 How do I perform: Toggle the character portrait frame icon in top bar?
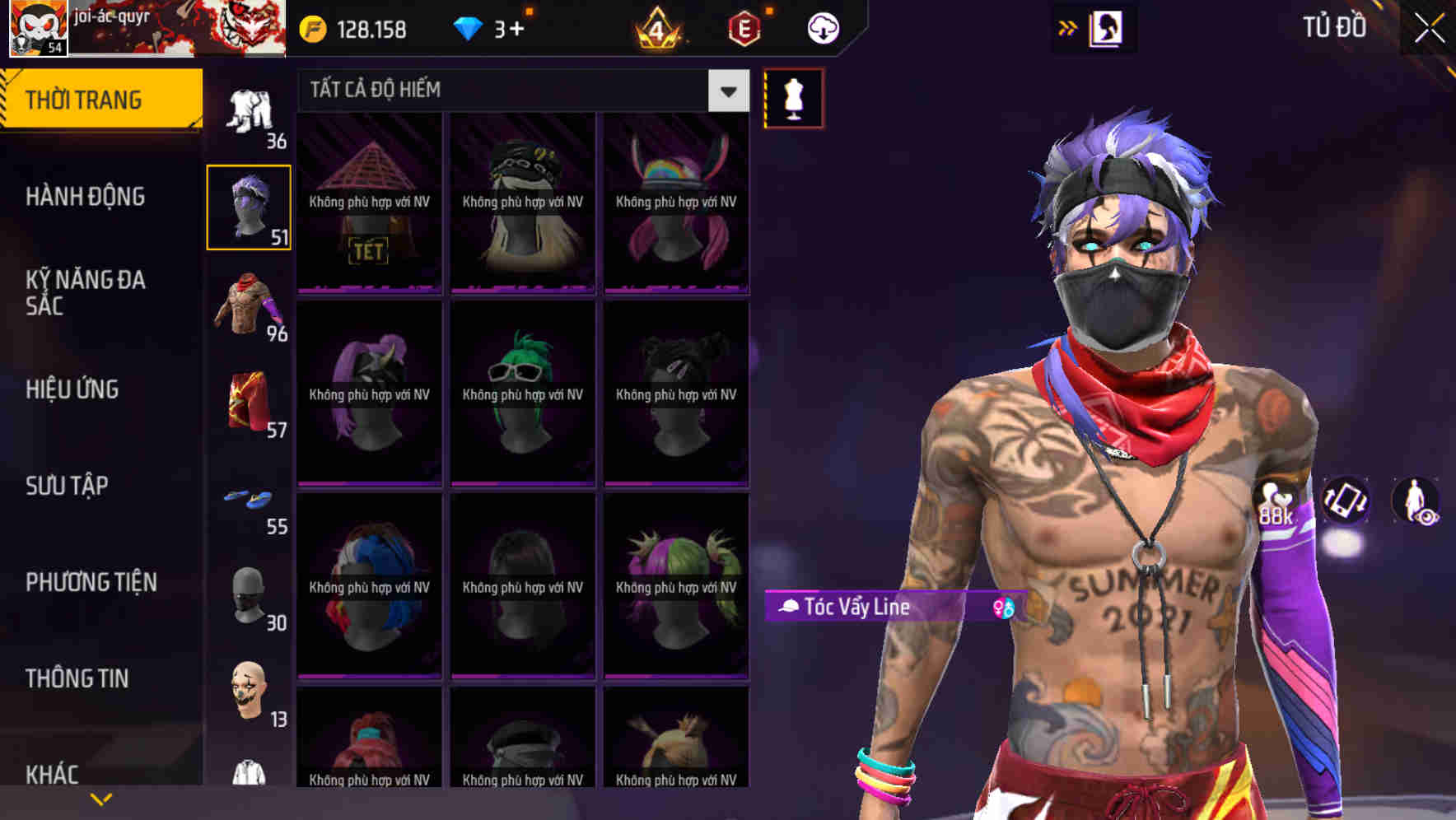[1107, 27]
